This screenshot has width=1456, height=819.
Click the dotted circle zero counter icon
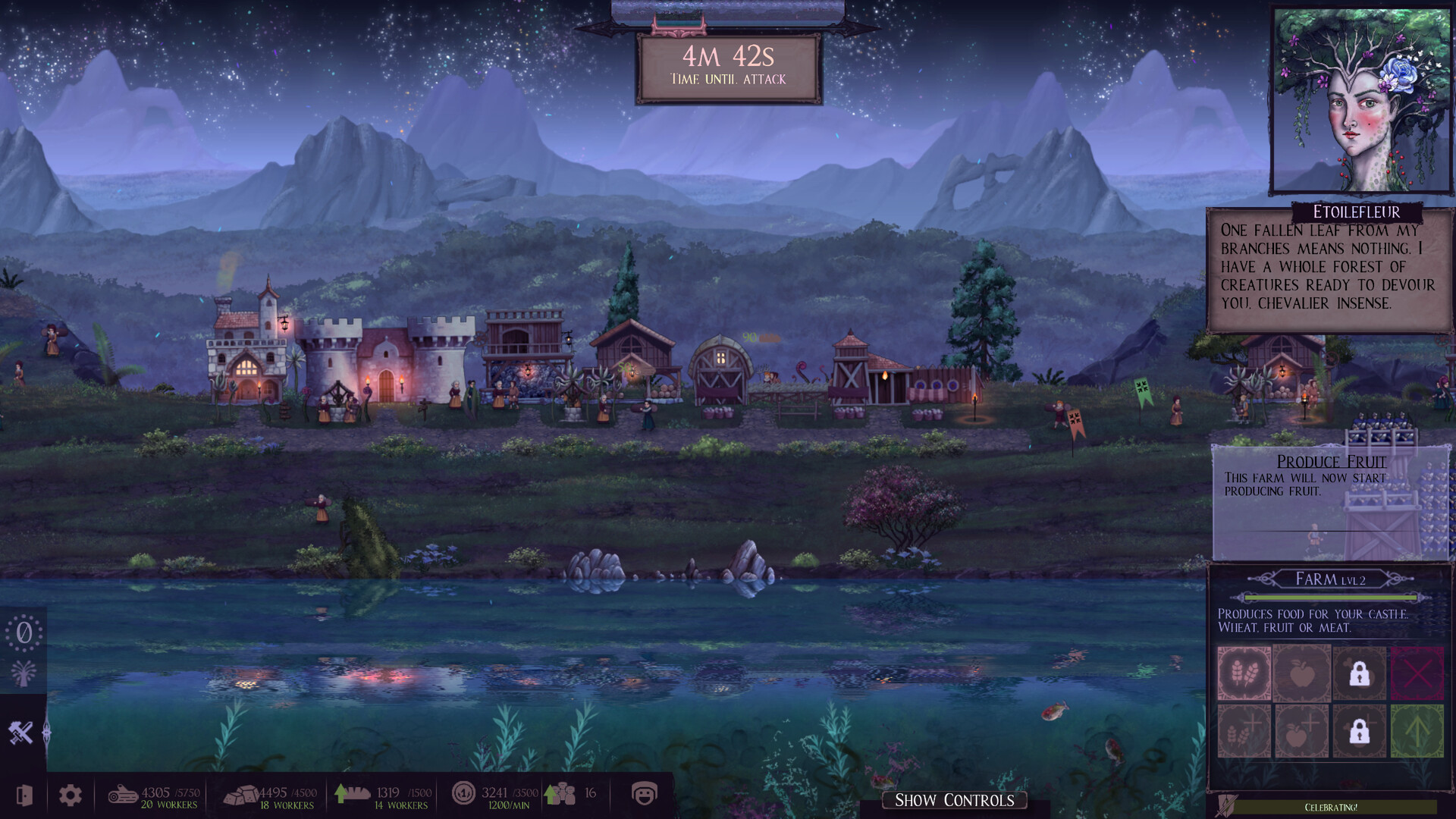click(x=24, y=632)
